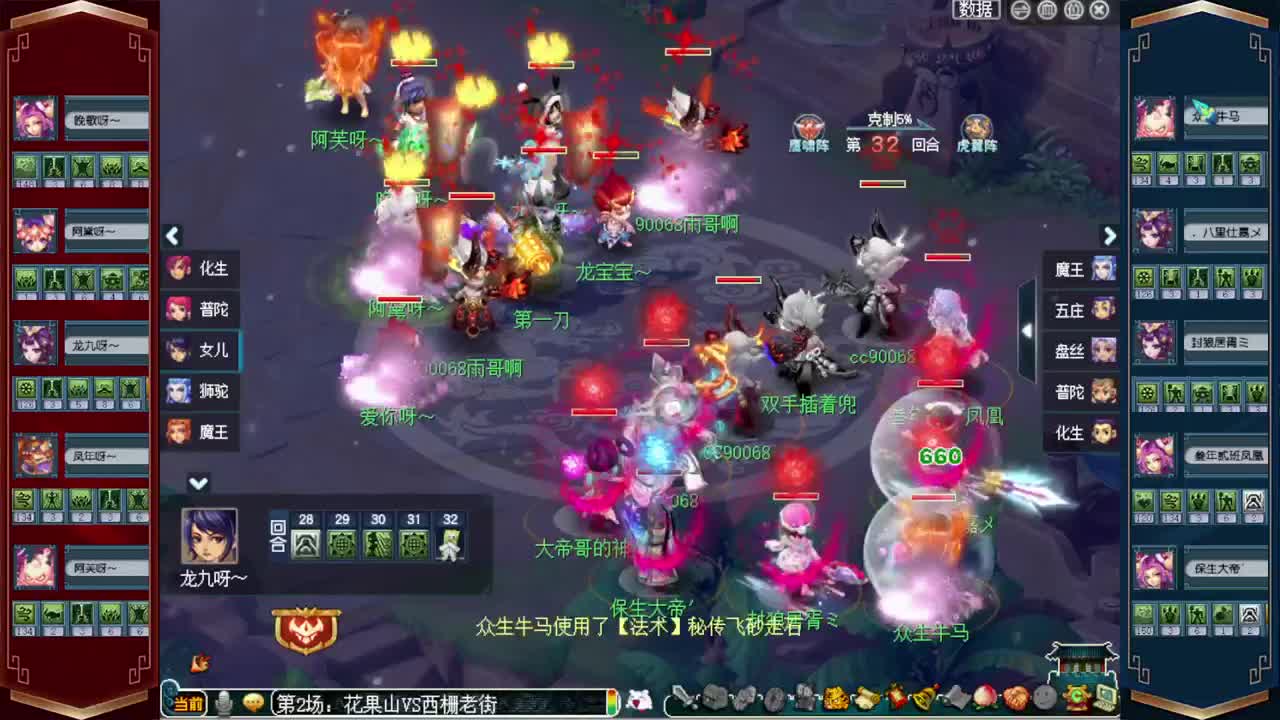The width and height of the screenshot is (1280, 720).
Task: Collapse the round history under 龙九呀~
Action: coord(196,482)
